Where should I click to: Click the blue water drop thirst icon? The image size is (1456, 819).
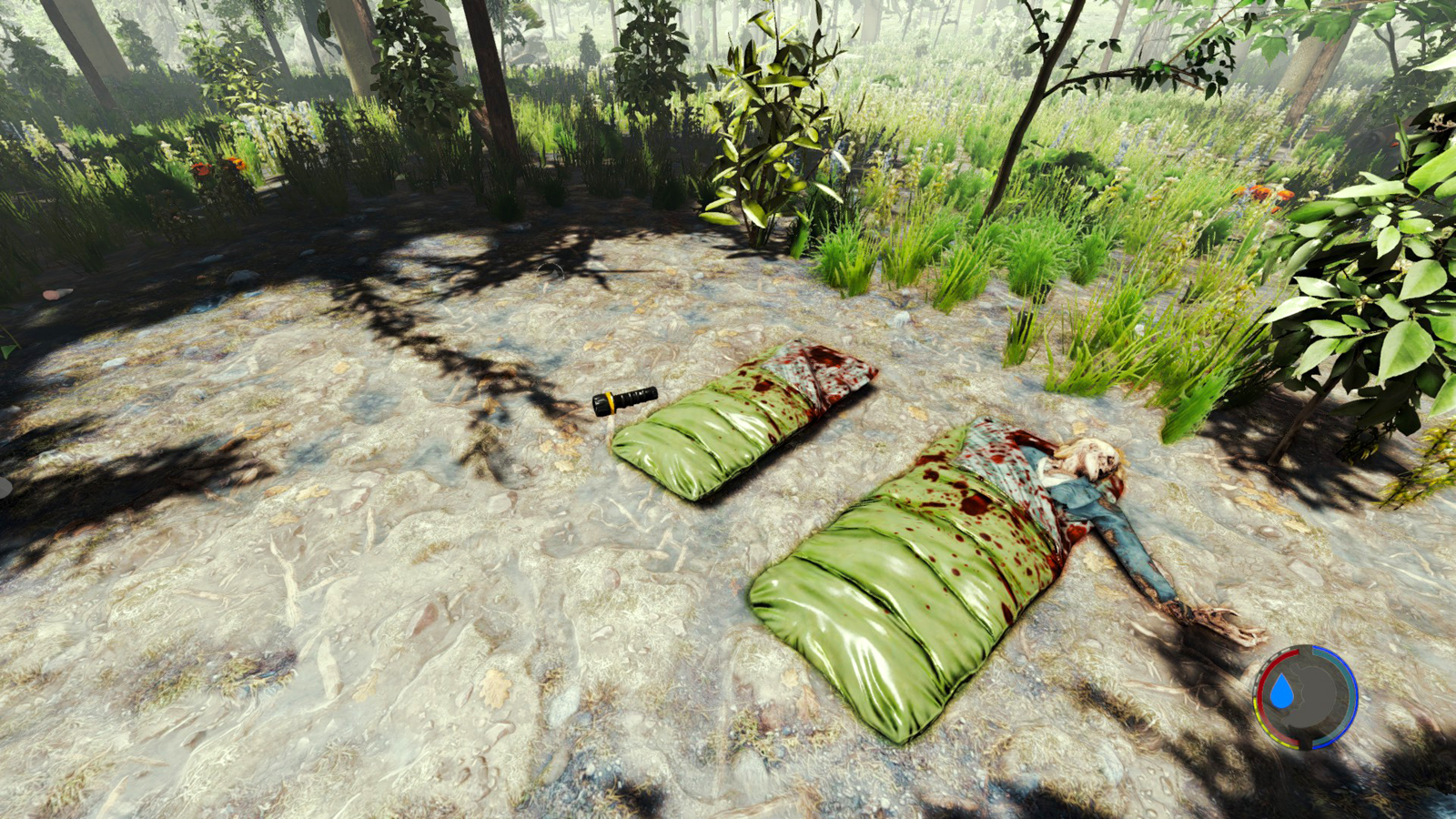click(x=1281, y=693)
